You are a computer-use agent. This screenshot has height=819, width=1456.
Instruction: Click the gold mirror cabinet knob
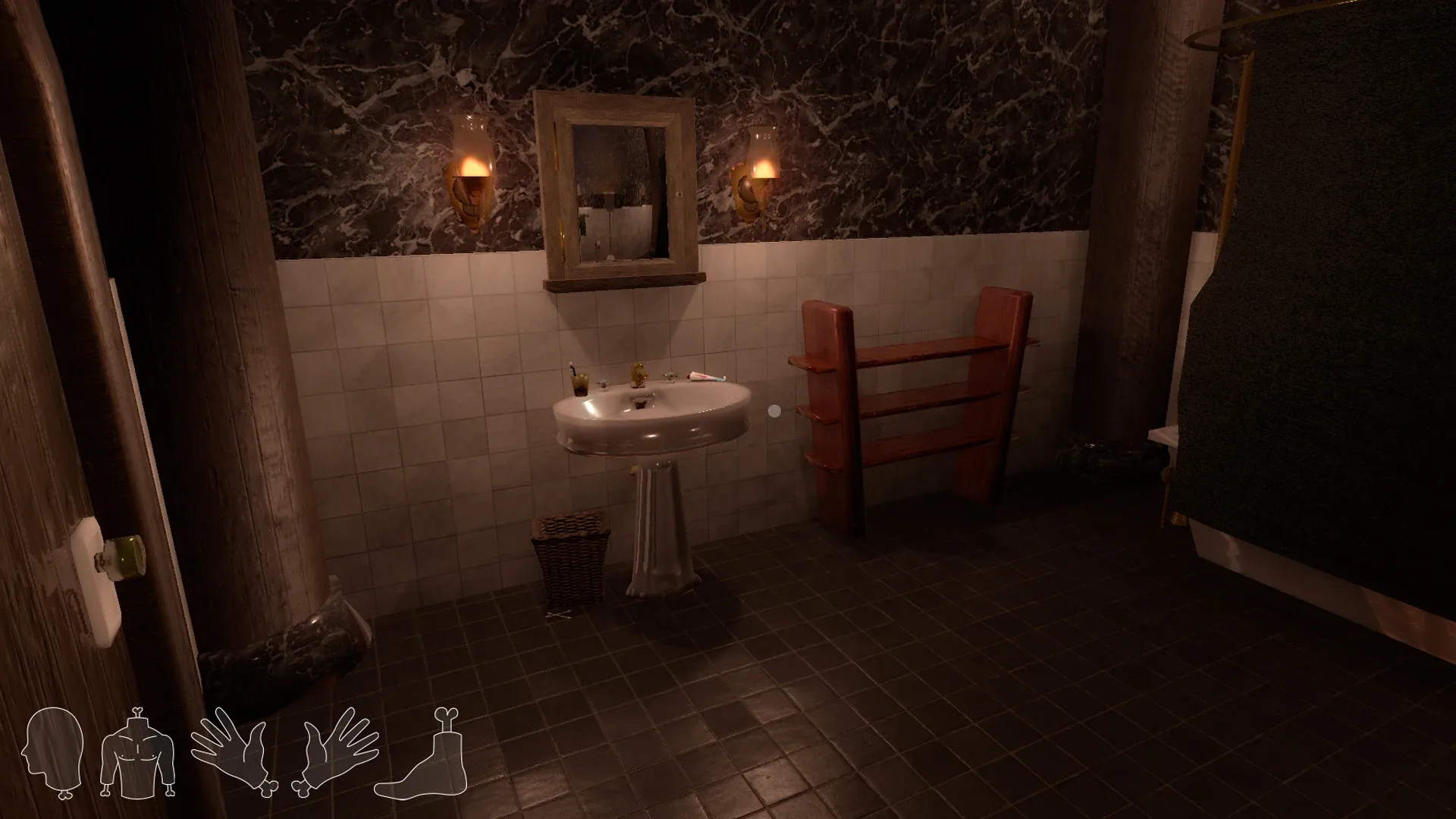(x=679, y=194)
